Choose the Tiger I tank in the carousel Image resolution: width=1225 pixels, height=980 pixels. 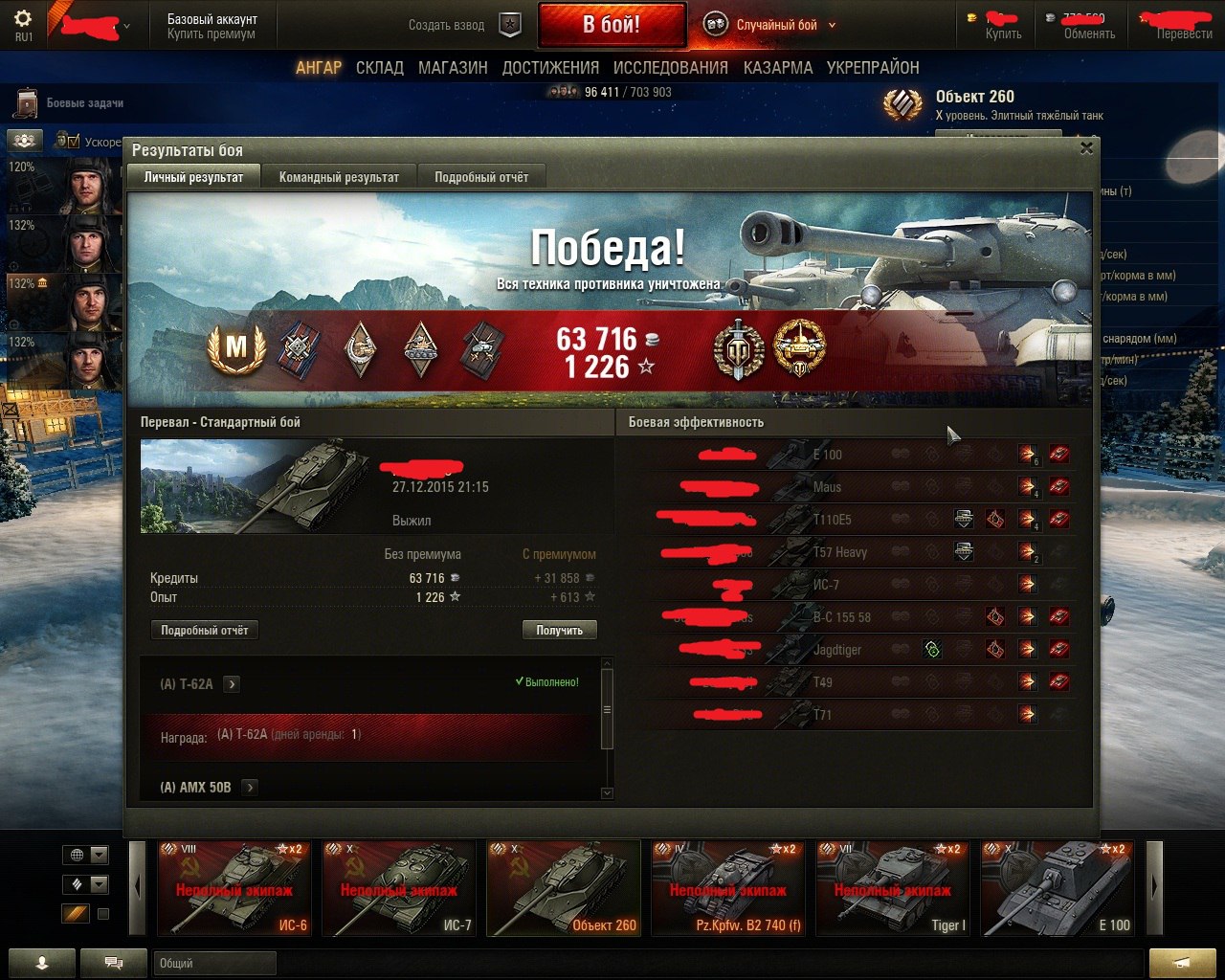click(x=893, y=888)
